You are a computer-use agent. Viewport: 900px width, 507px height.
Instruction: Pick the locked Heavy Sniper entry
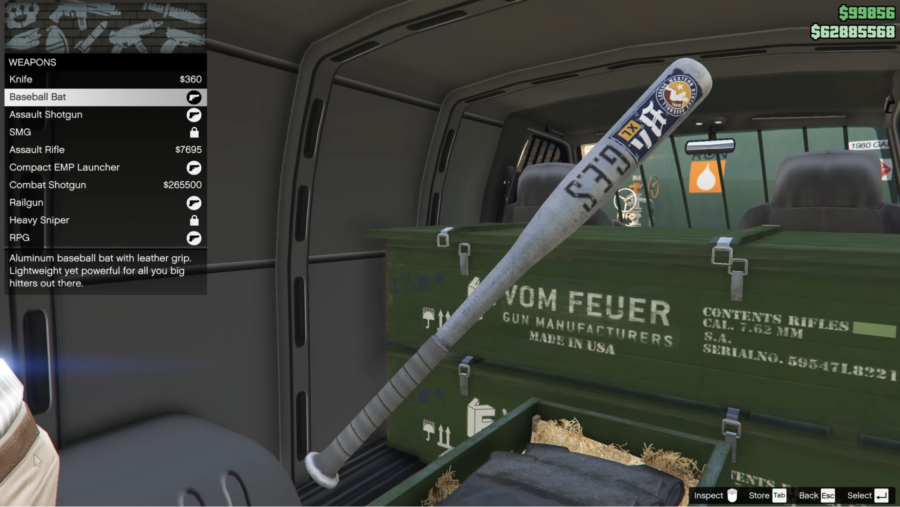tap(105, 220)
